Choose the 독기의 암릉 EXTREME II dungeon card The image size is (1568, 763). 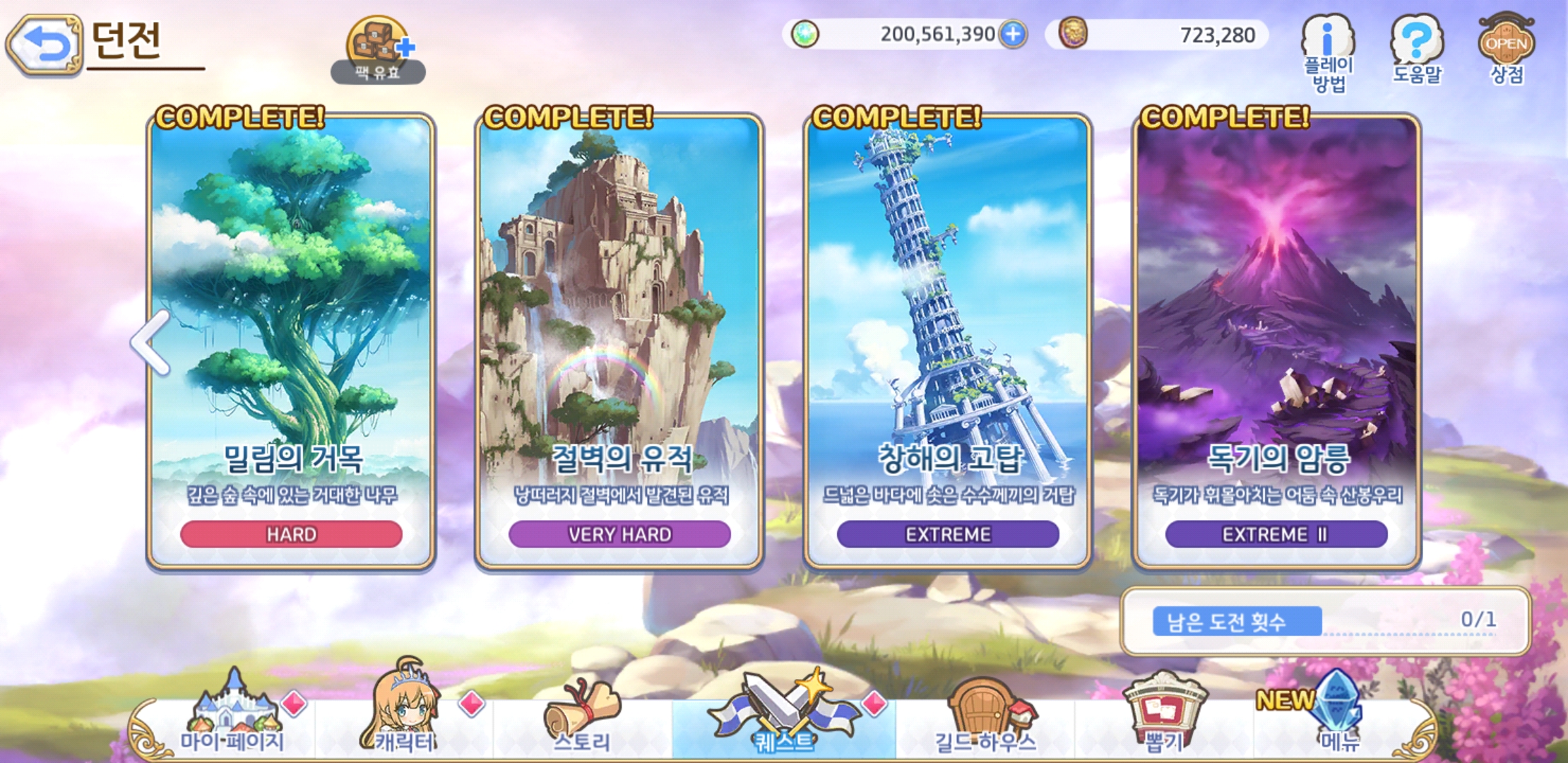(1276, 341)
